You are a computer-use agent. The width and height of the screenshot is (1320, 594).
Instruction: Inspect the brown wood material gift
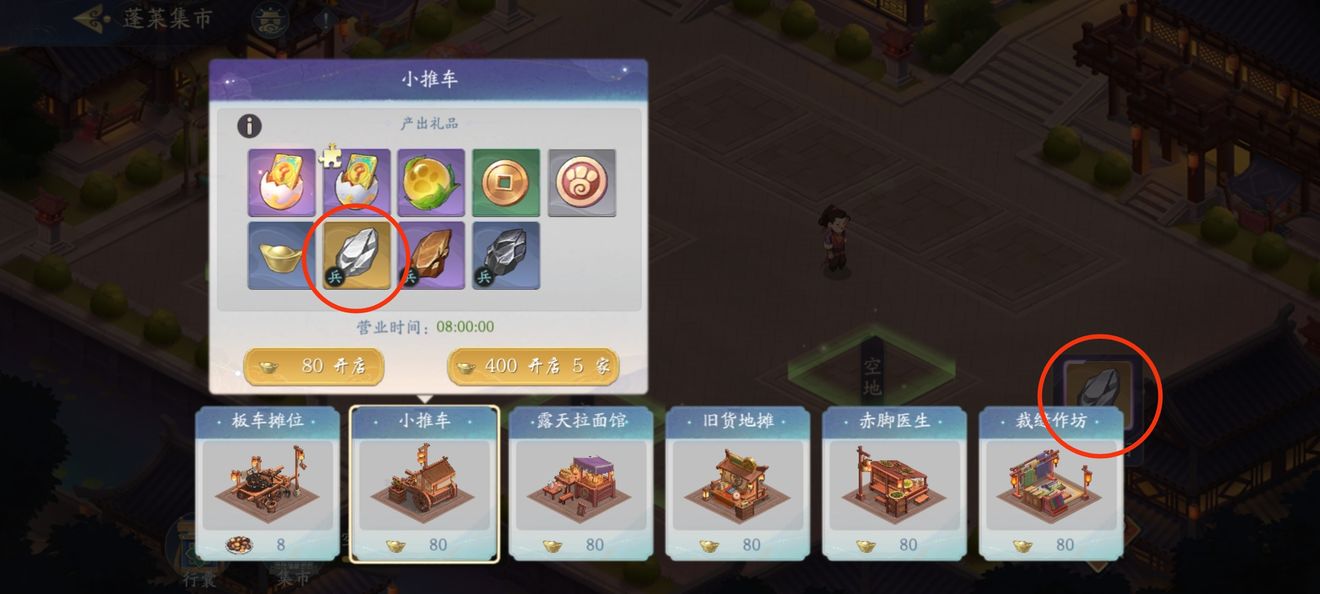tap(431, 256)
